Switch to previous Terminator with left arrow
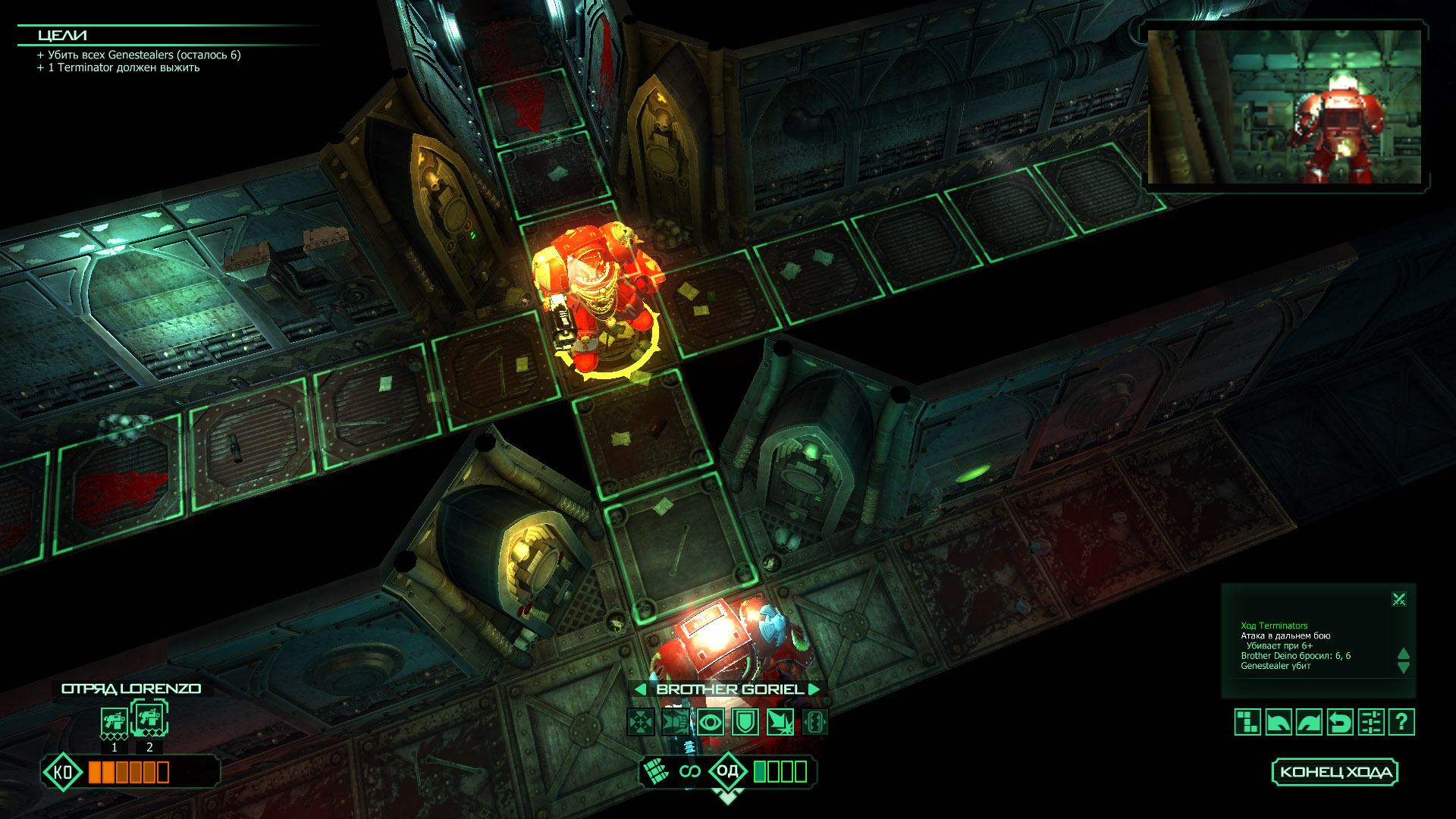 [x=640, y=689]
